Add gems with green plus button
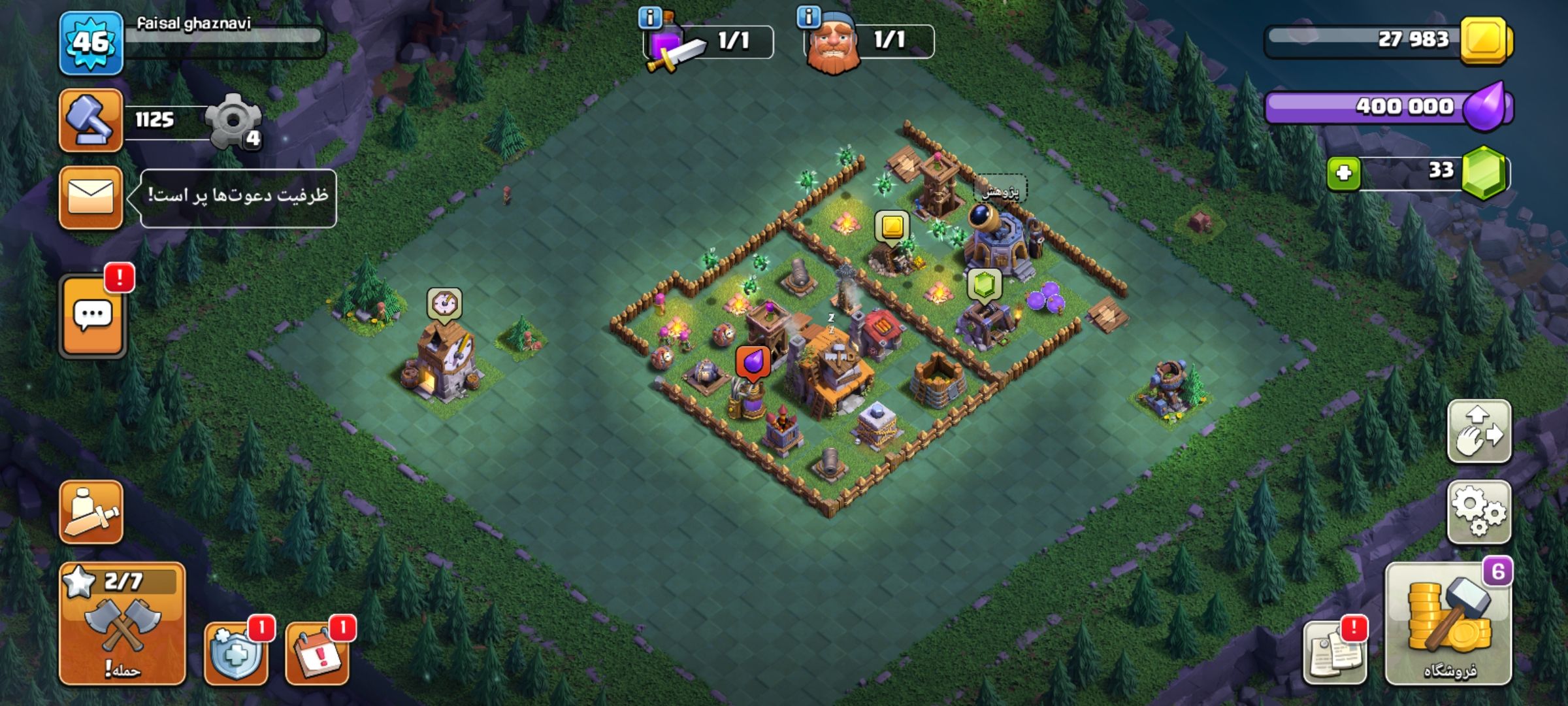Screen dimensions: 1568x706 [1343, 174]
